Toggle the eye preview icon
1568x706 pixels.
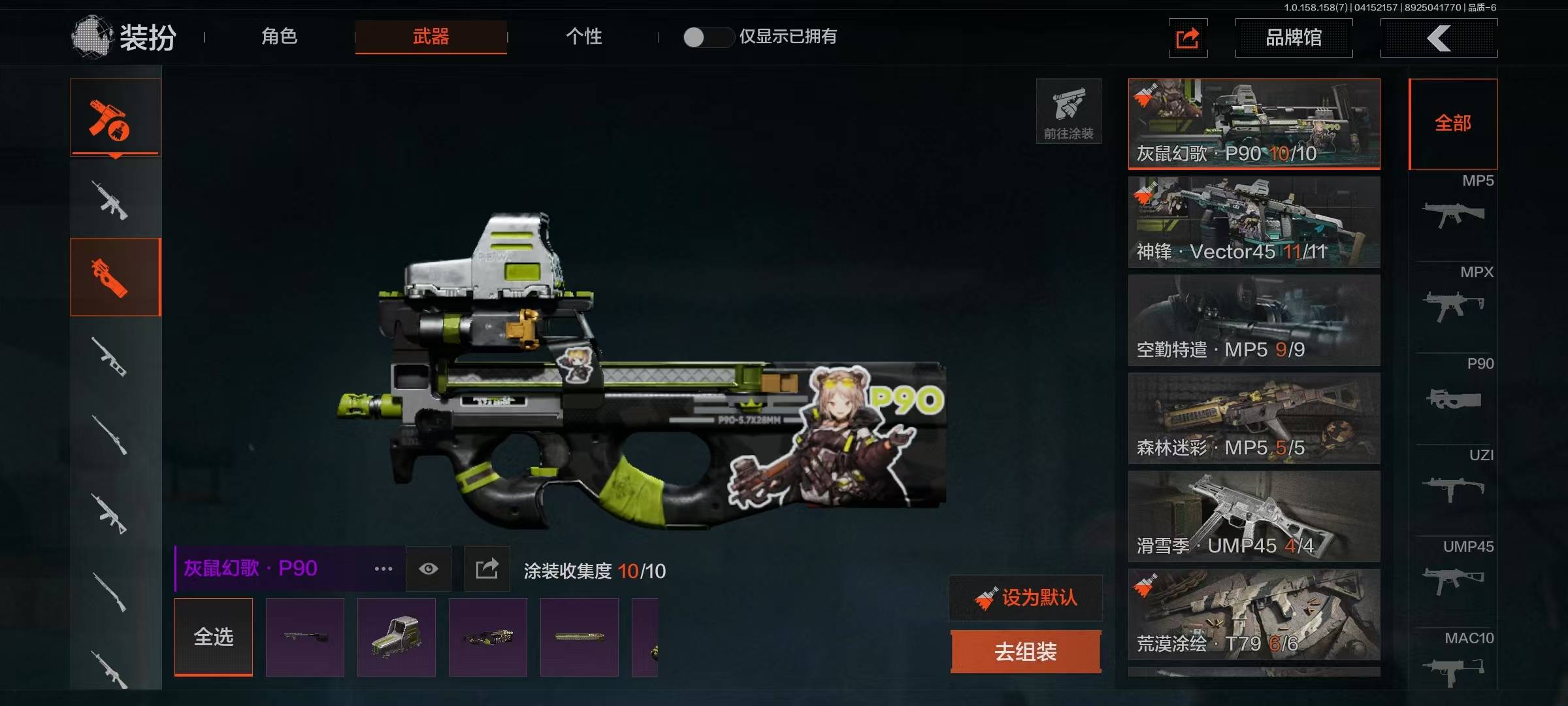(x=429, y=569)
